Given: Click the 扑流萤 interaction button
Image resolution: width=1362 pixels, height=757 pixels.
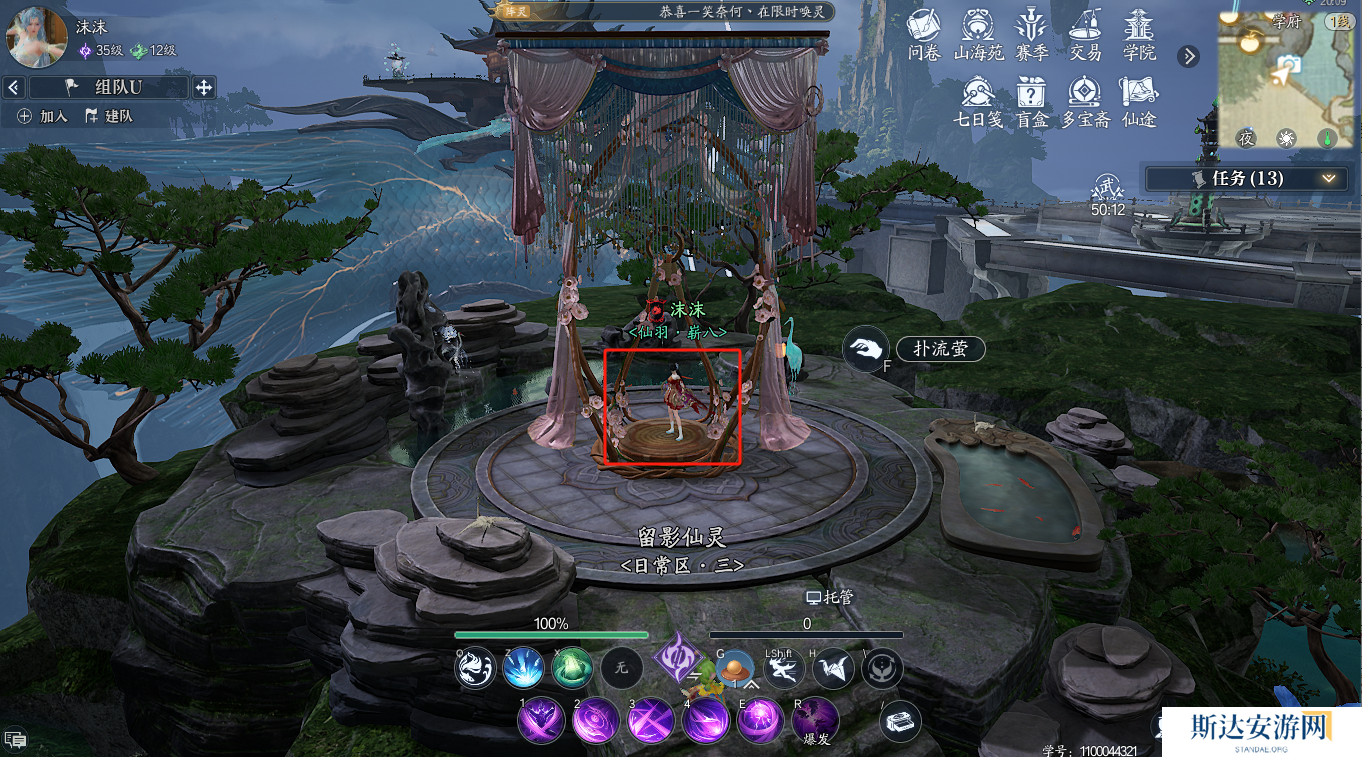Looking at the screenshot, I should (939, 349).
